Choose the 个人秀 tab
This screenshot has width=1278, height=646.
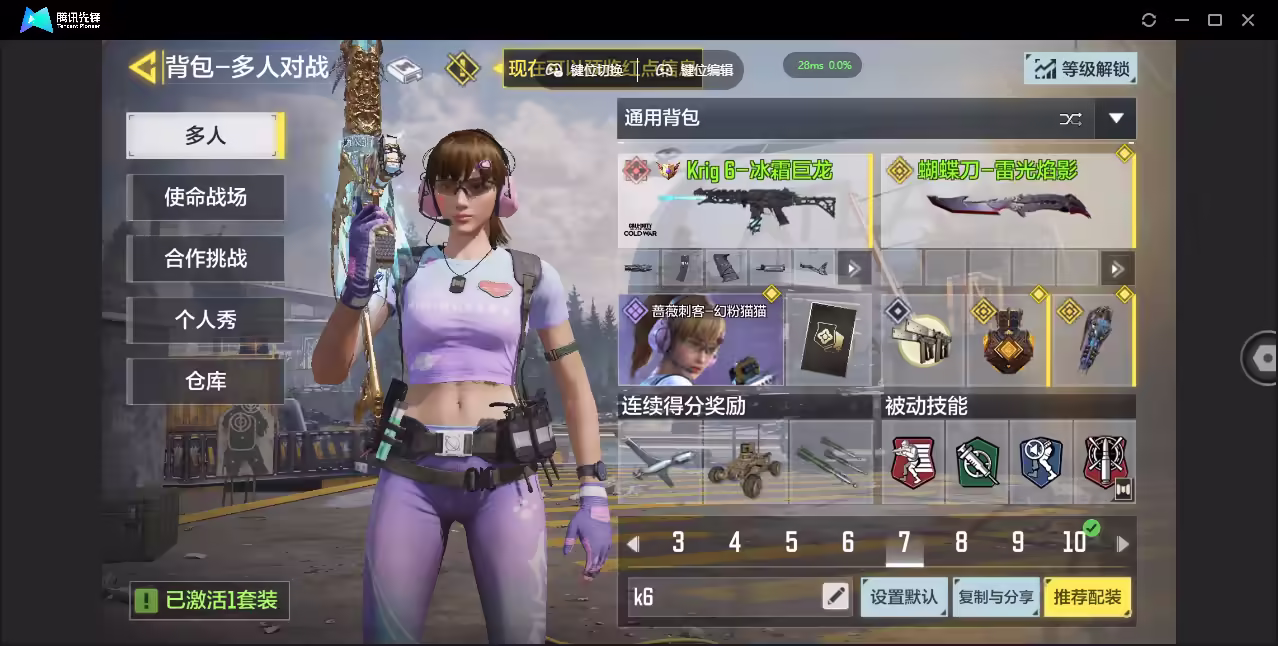point(205,320)
